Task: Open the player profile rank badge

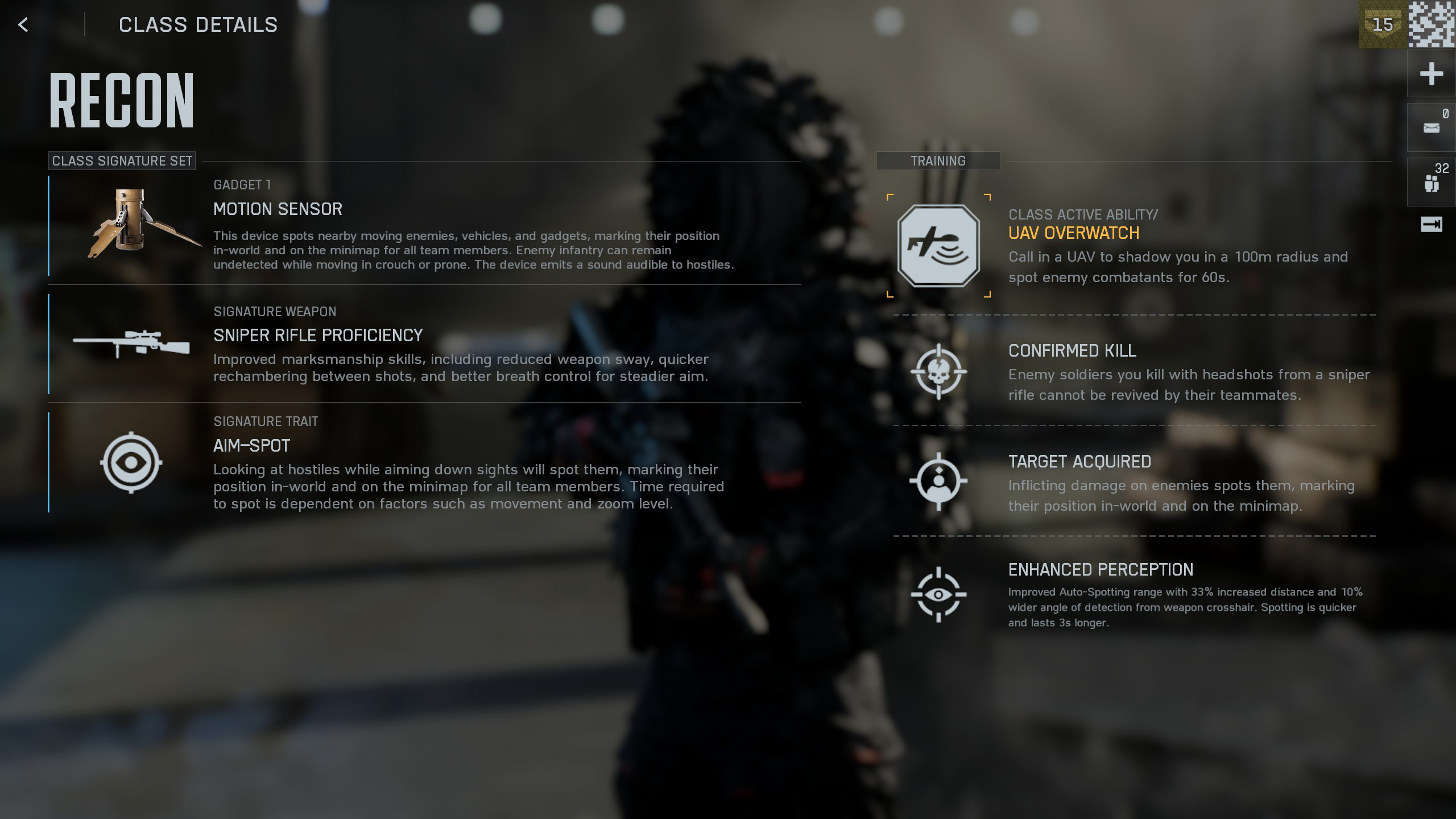Action: (x=1383, y=24)
